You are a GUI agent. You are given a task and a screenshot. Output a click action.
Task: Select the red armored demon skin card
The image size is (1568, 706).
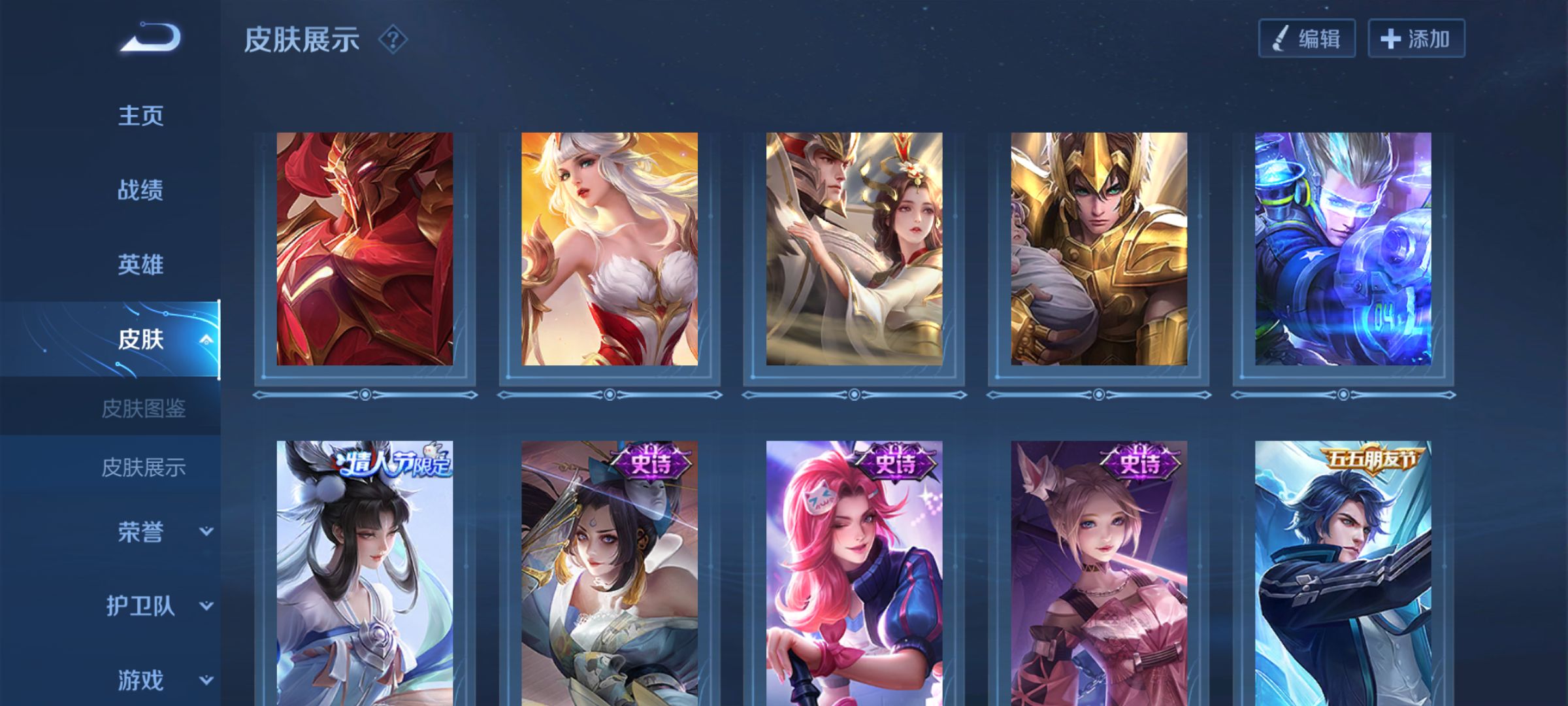(x=365, y=249)
